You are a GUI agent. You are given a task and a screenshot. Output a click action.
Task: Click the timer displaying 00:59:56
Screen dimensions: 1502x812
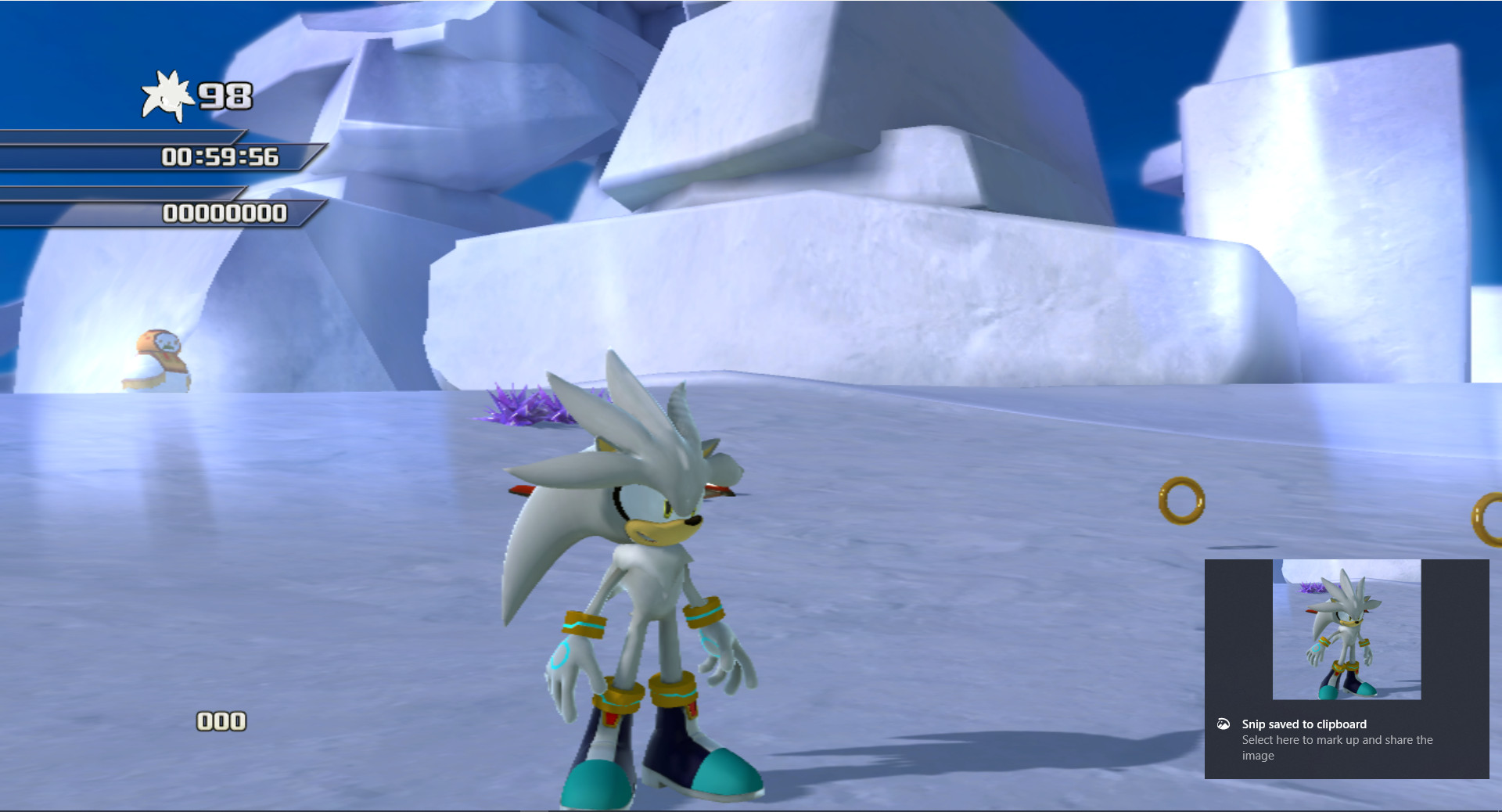click(x=219, y=156)
